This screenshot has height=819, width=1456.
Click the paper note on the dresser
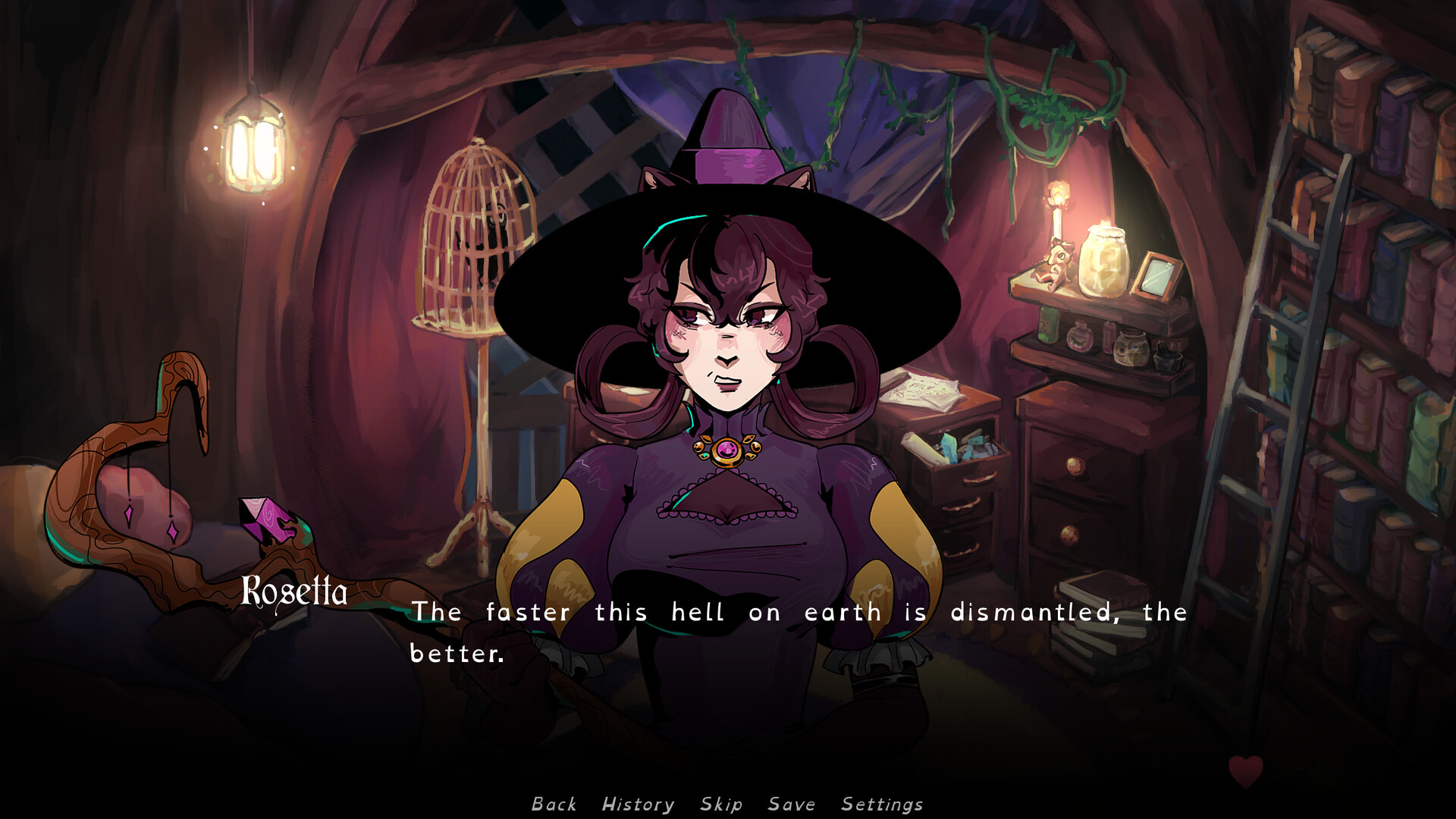tap(924, 391)
